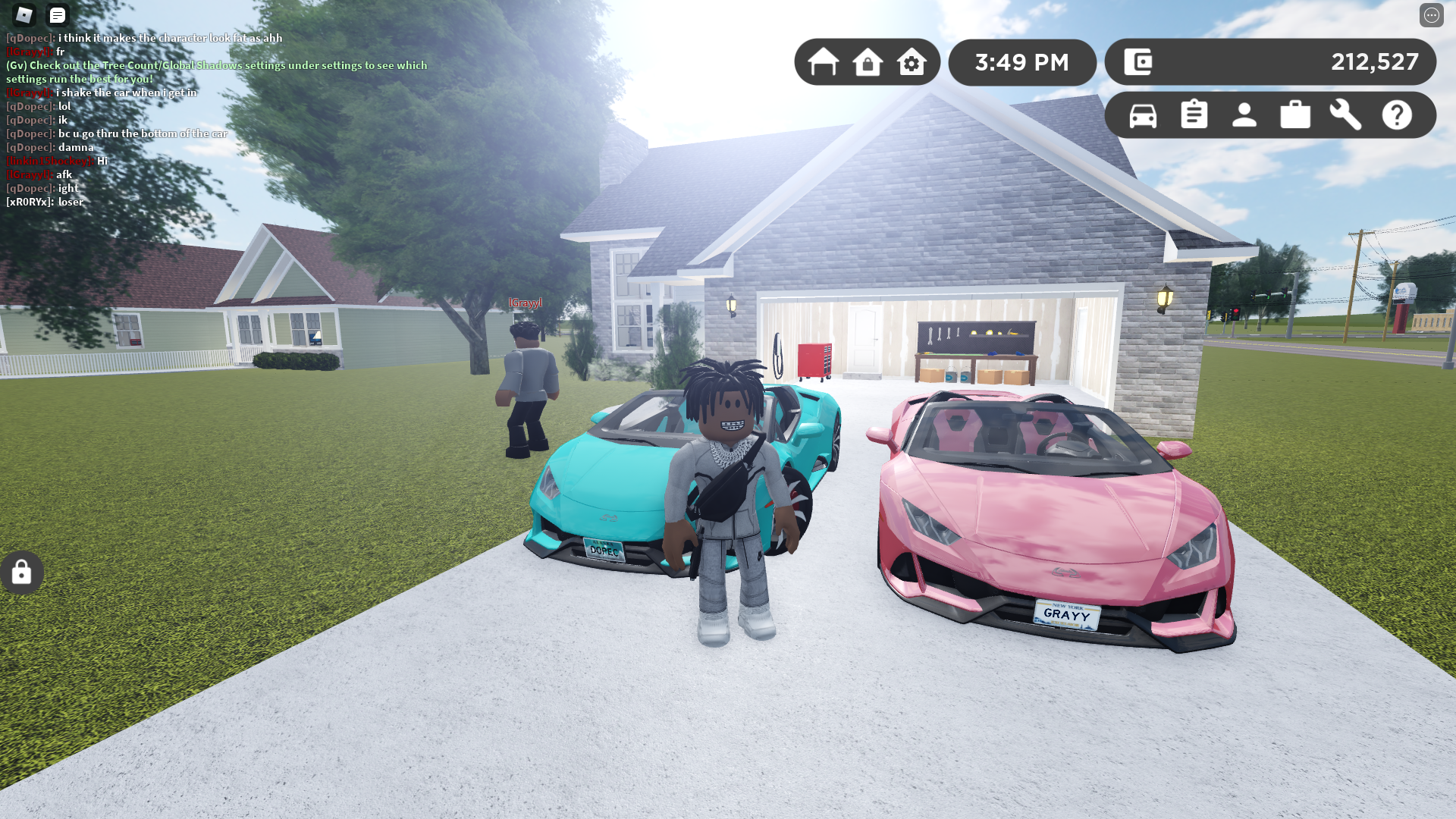Open the Roblox main menu logo
This screenshot has width=1456, height=819.
click(24, 15)
